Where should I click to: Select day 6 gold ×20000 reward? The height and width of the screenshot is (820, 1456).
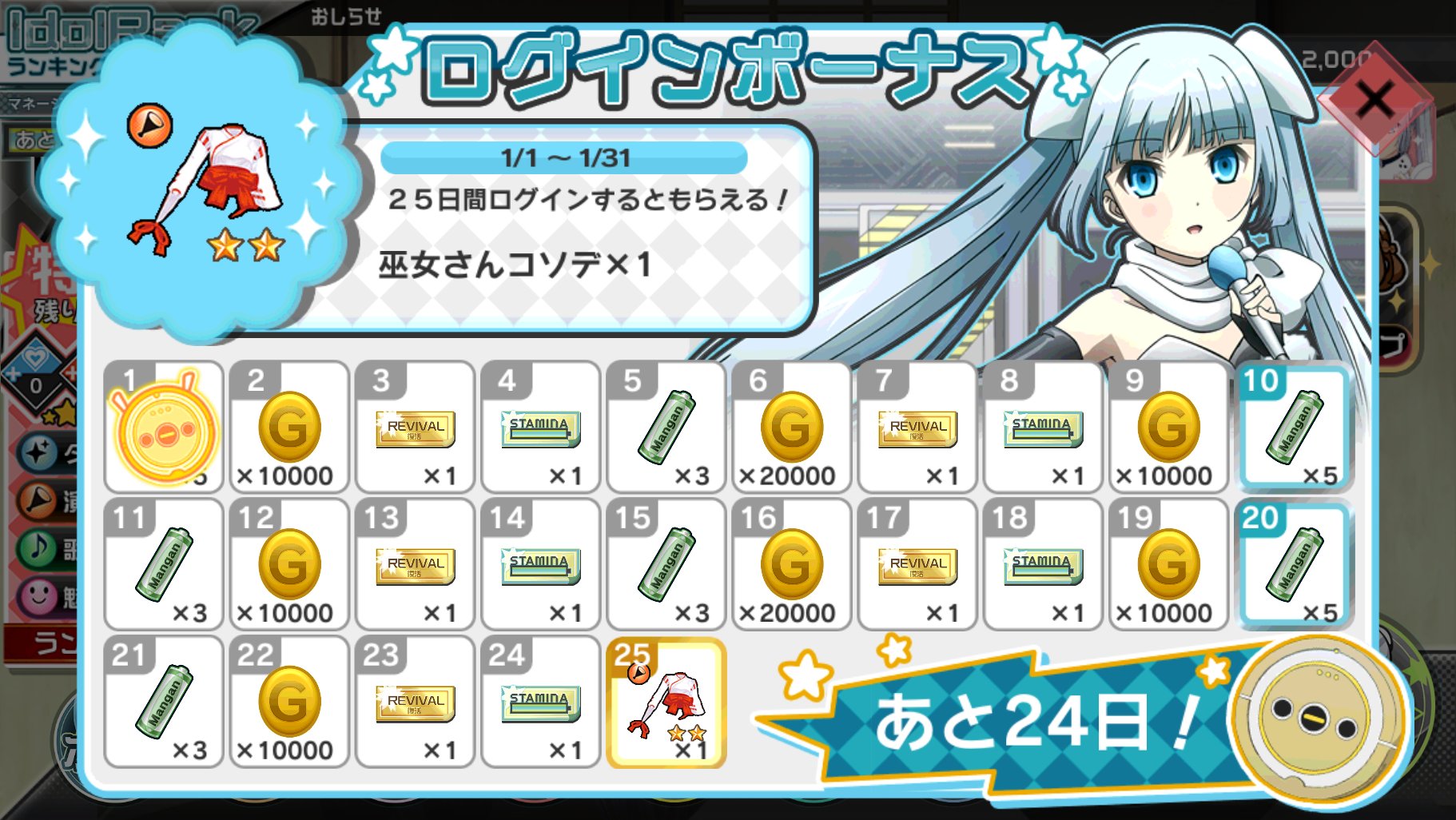tap(791, 427)
